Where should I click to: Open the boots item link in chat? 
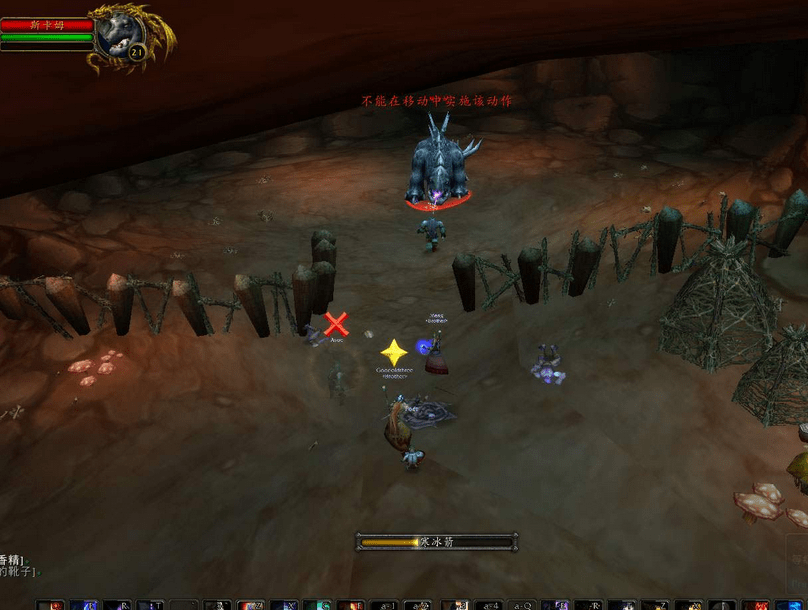point(19,572)
